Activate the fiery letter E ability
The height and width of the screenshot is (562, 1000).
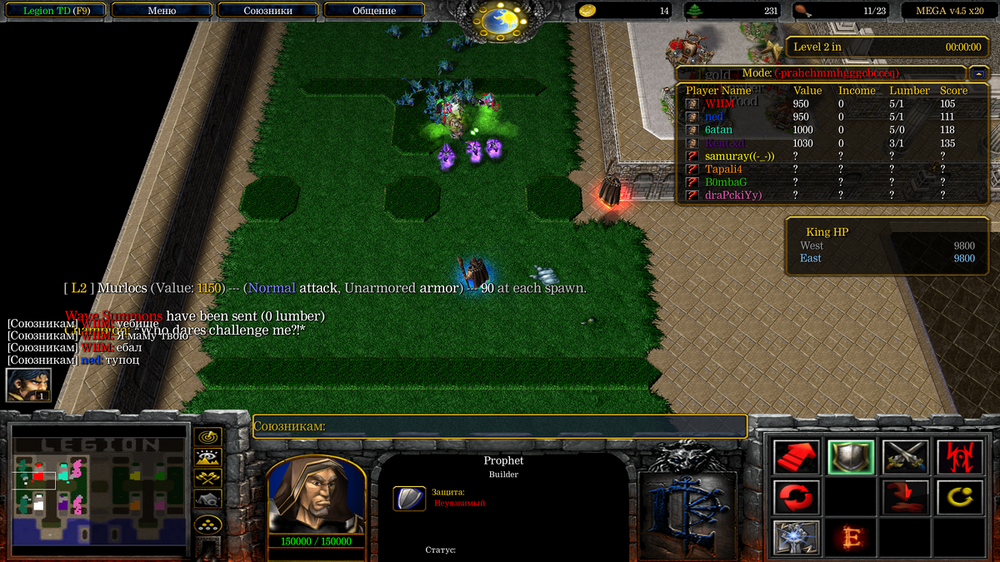[x=850, y=537]
